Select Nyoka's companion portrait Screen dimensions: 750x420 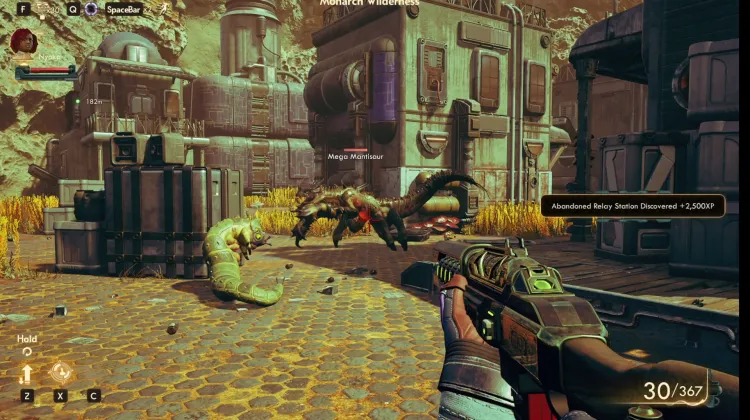coord(23,42)
